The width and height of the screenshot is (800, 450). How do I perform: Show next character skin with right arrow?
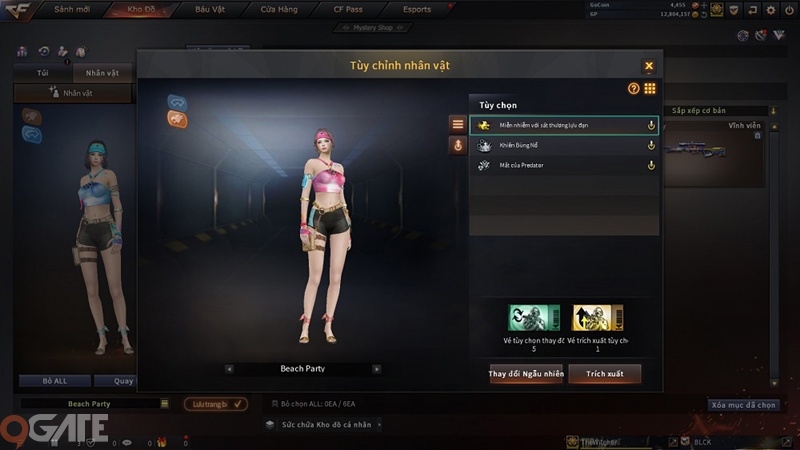376,369
